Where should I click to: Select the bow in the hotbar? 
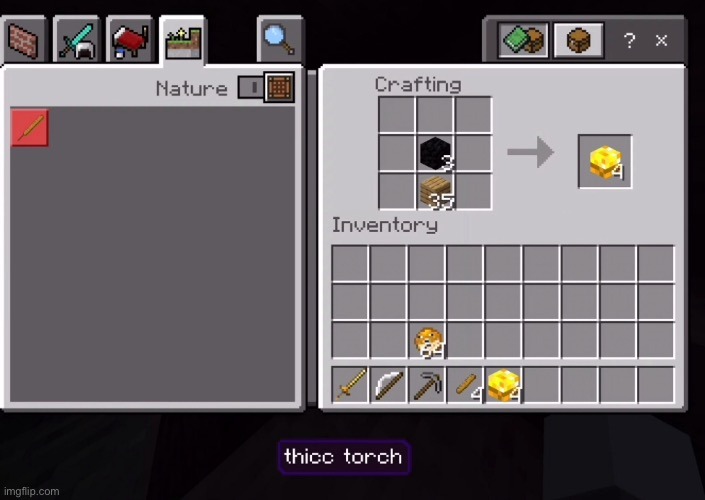pyautogui.click(x=389, y=385)
